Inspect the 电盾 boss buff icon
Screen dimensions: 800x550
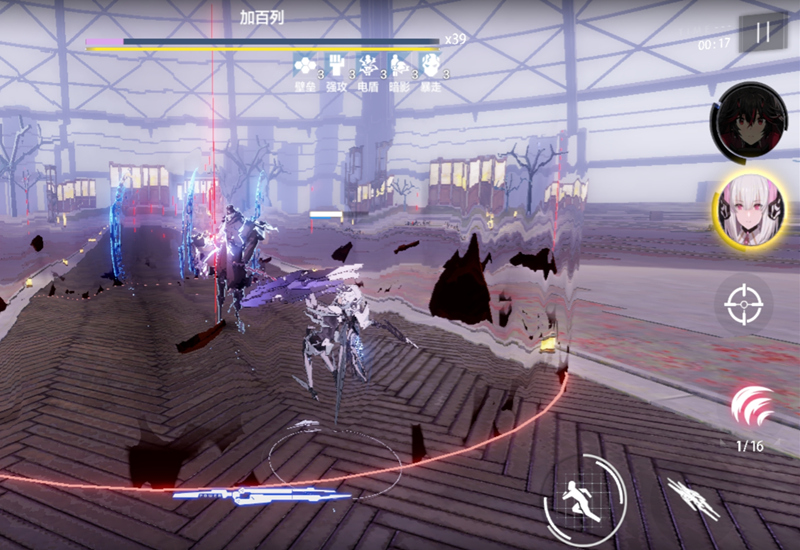coord(368,67)
